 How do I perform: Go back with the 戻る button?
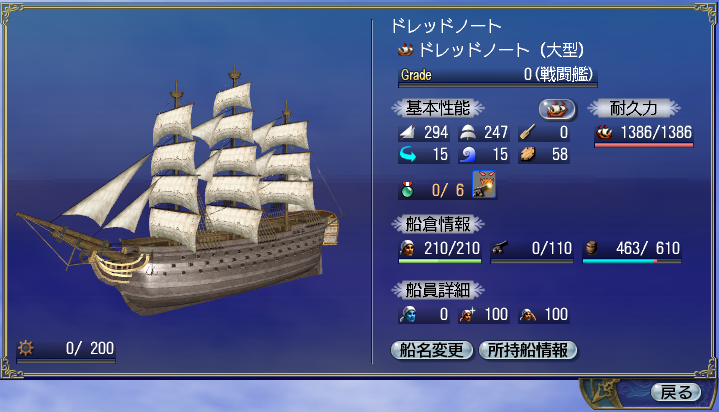[x=675, y=391]
